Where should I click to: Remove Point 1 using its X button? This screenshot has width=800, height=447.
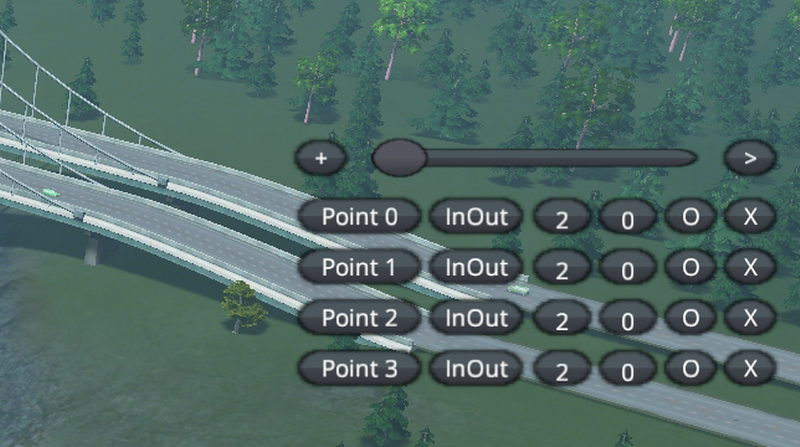pos(751,267)
